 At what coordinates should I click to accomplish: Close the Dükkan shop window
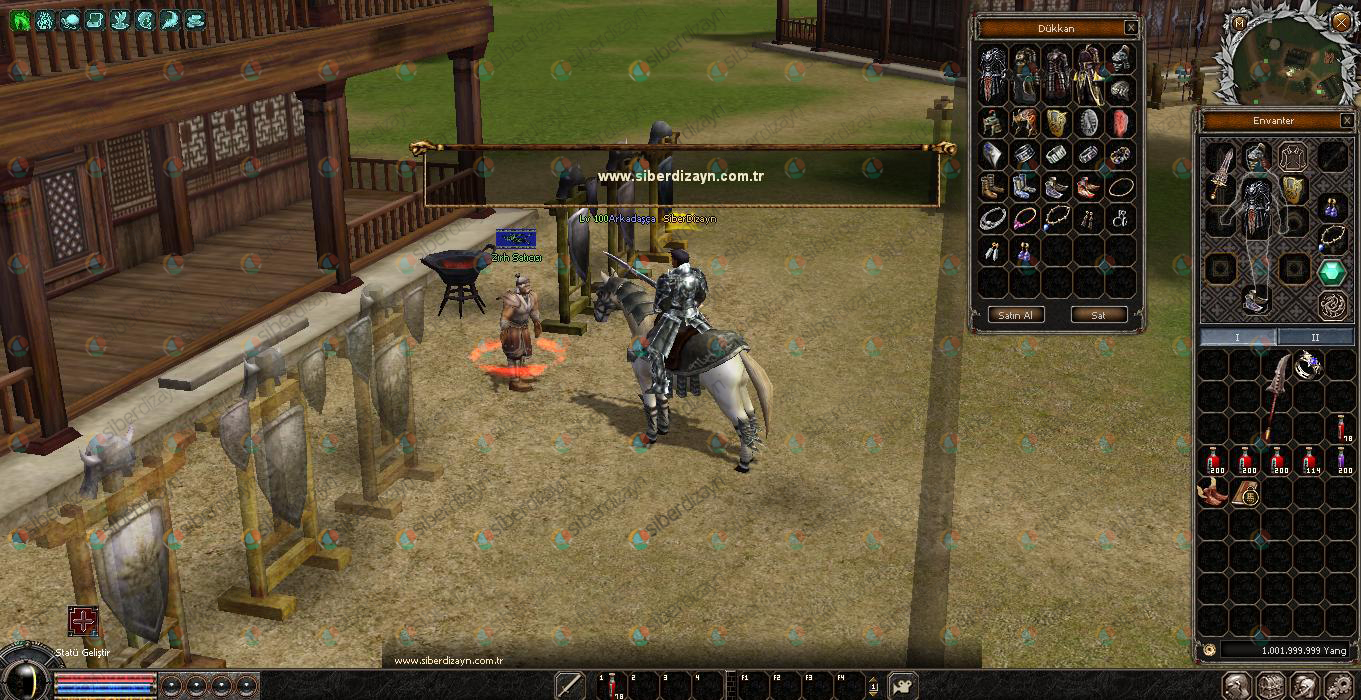coord(1130,28)
